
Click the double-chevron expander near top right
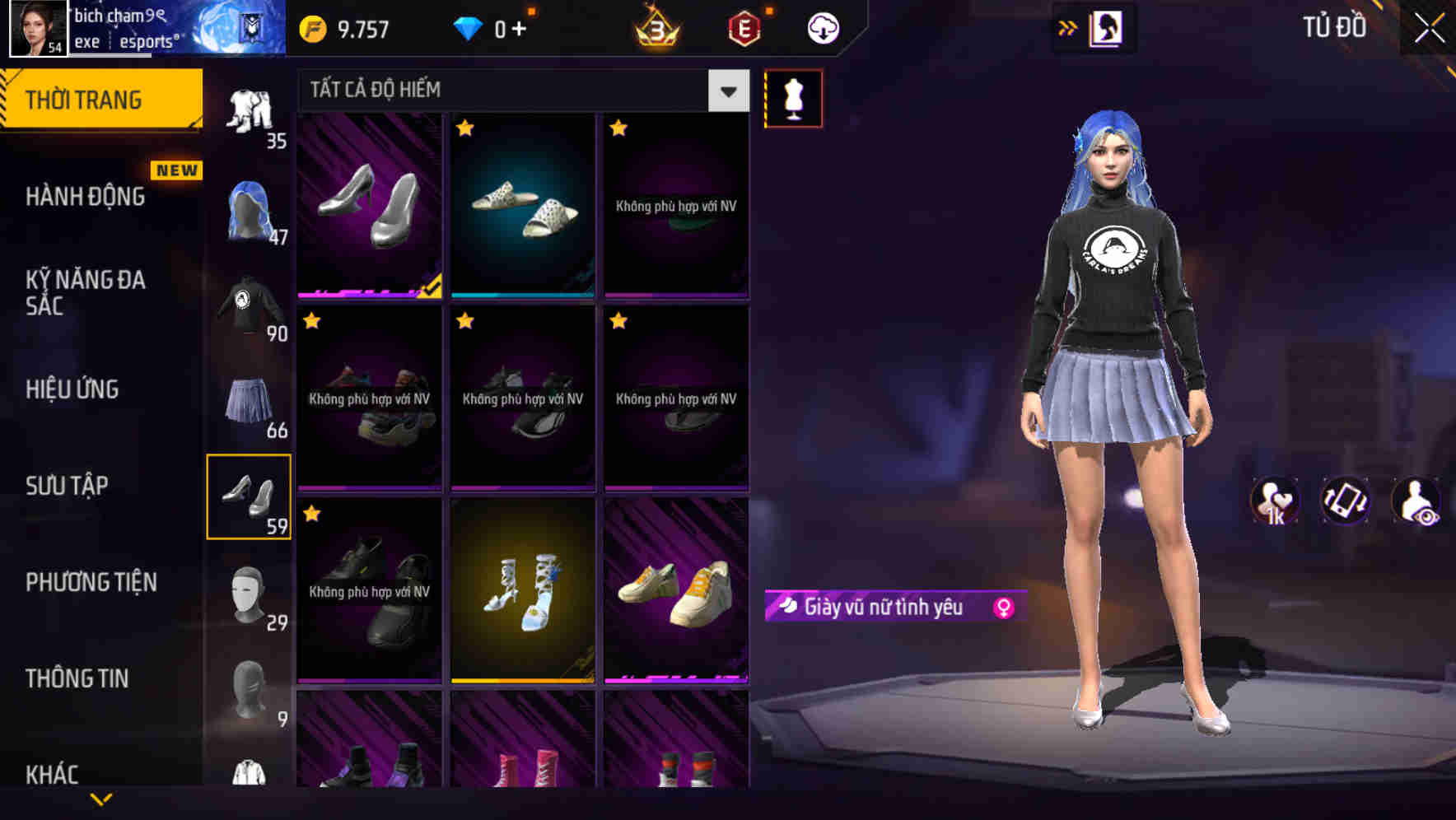point(1066,27)
